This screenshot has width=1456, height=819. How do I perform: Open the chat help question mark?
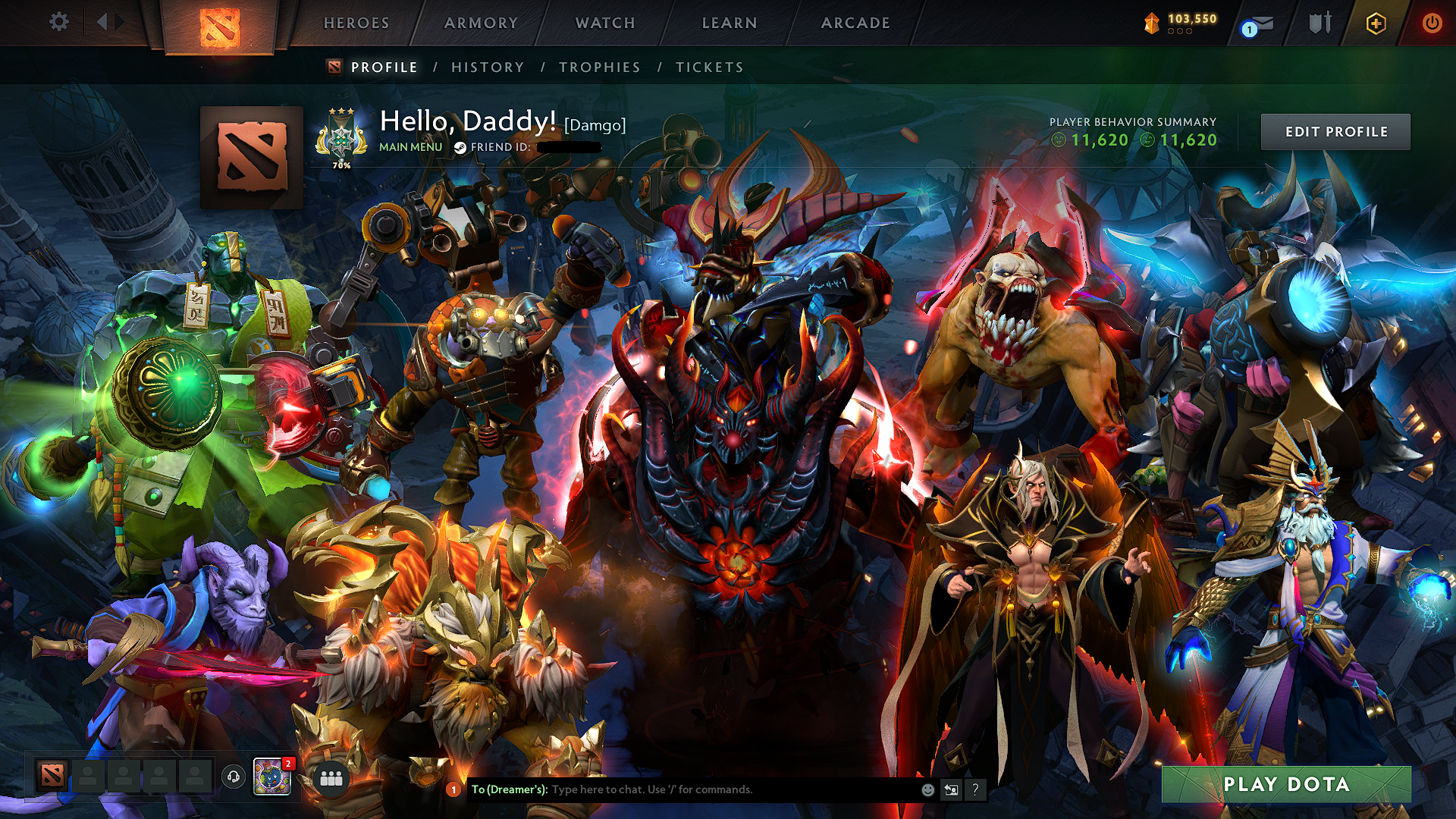click(975, 789)
